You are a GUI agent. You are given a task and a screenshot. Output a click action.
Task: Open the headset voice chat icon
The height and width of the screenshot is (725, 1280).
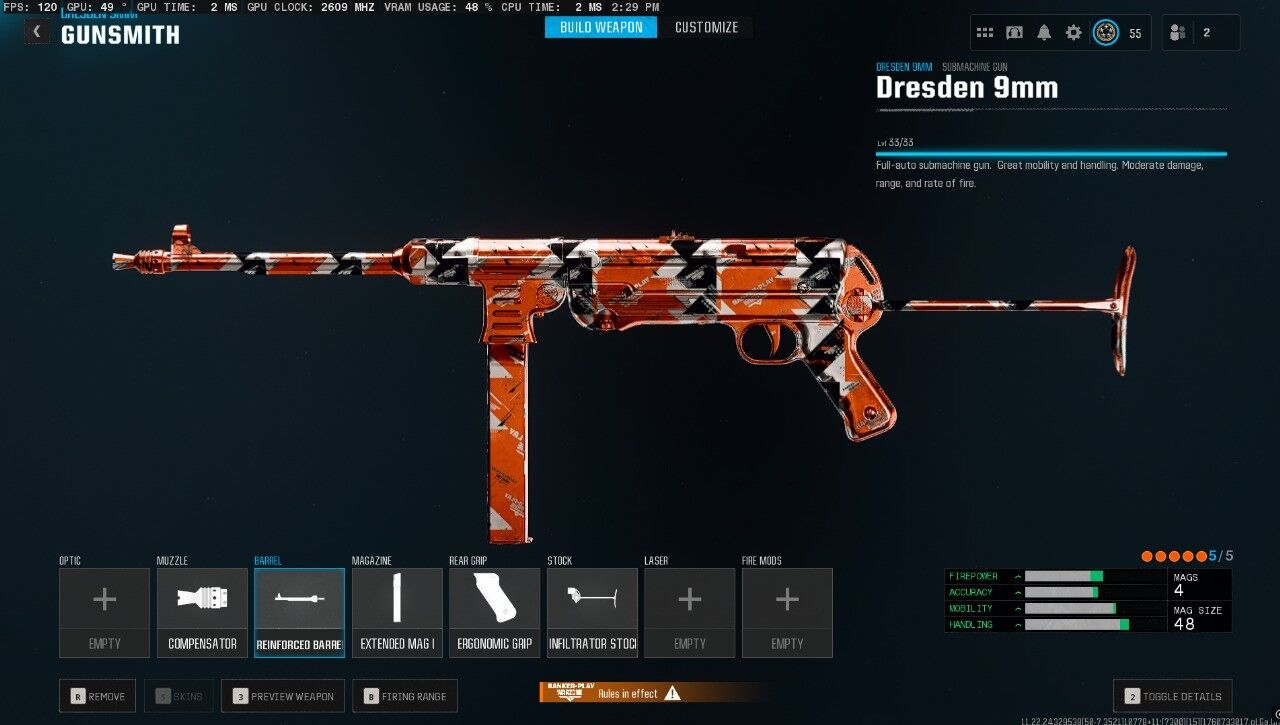(x=1014, y=33)
